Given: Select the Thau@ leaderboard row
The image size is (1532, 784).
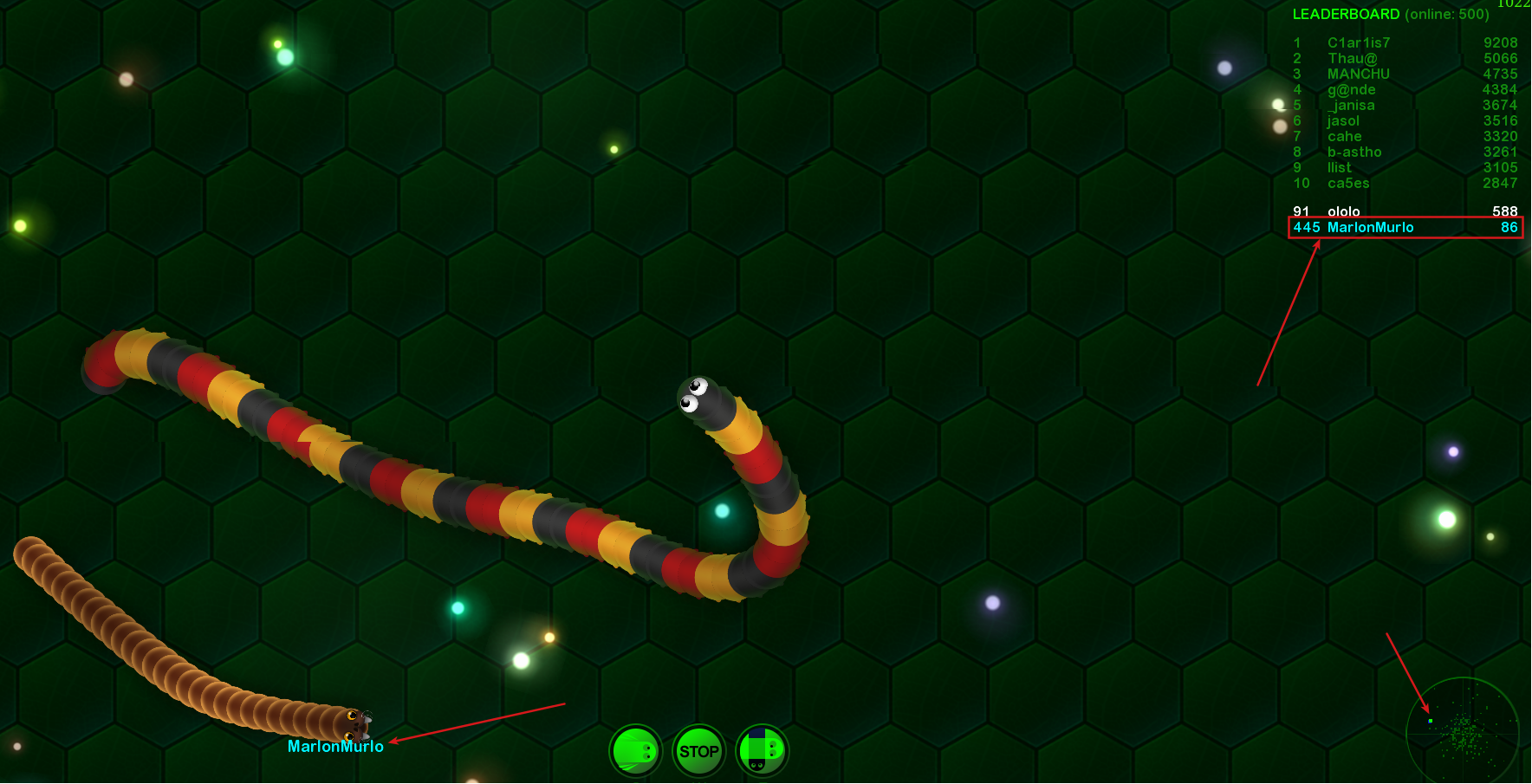Looking at the screenshot, I should [1405, 59].
